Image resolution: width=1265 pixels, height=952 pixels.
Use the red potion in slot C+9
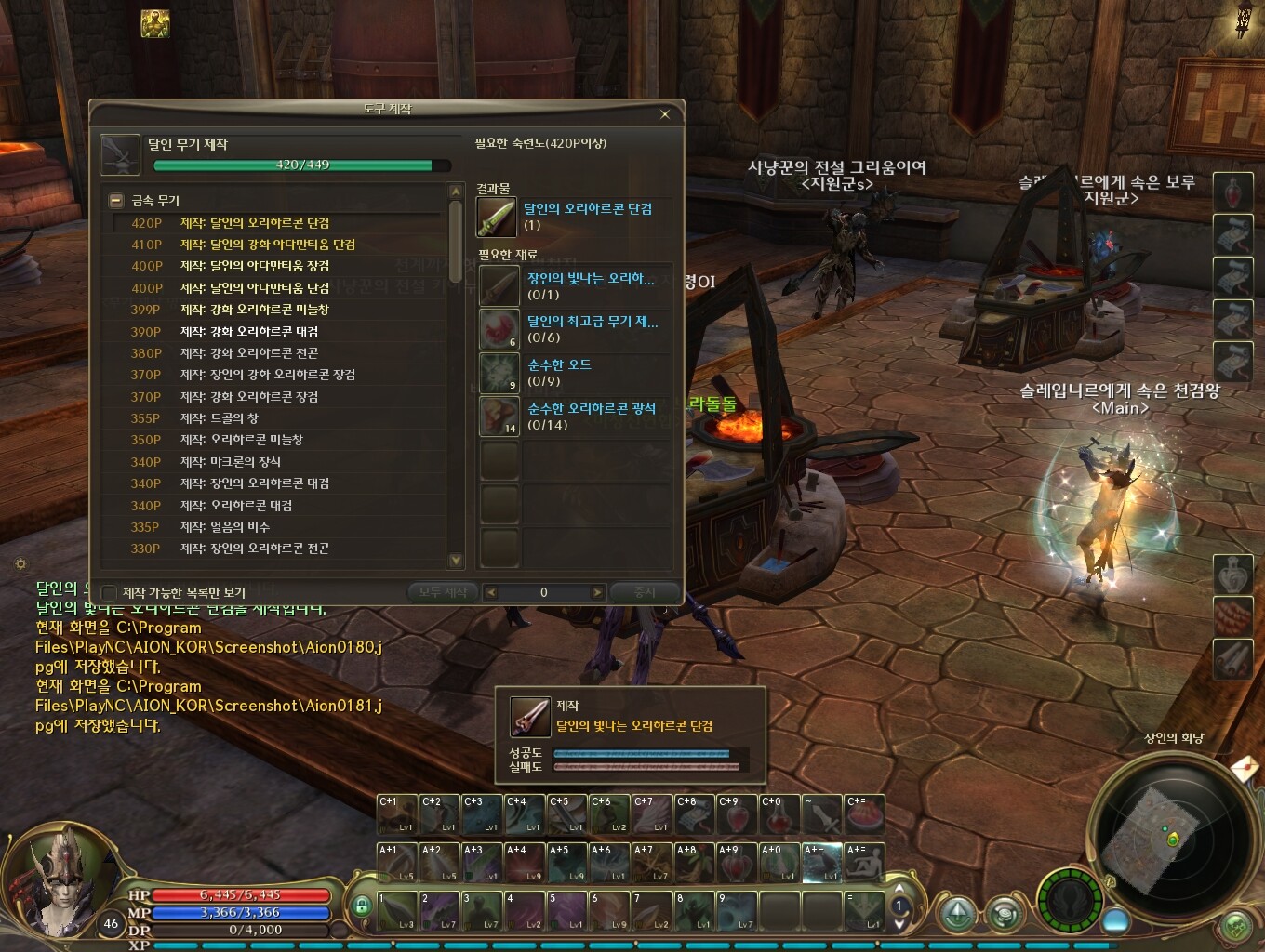(736, 815)
